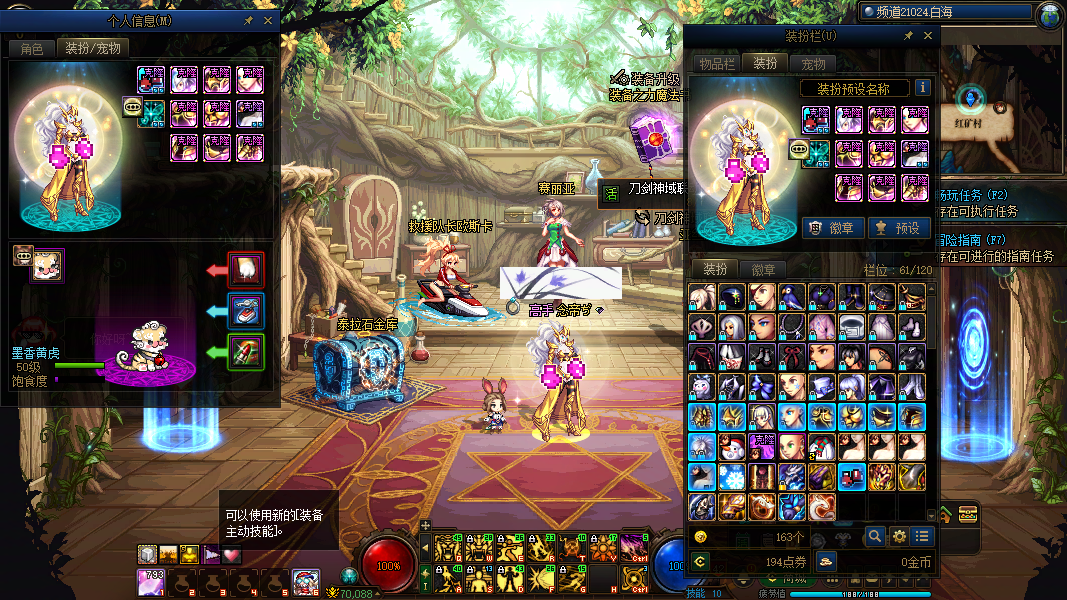Close the 装扮栏 avatar inventory window
This screenshot has height=600, width=1067.
coord(927,36)
